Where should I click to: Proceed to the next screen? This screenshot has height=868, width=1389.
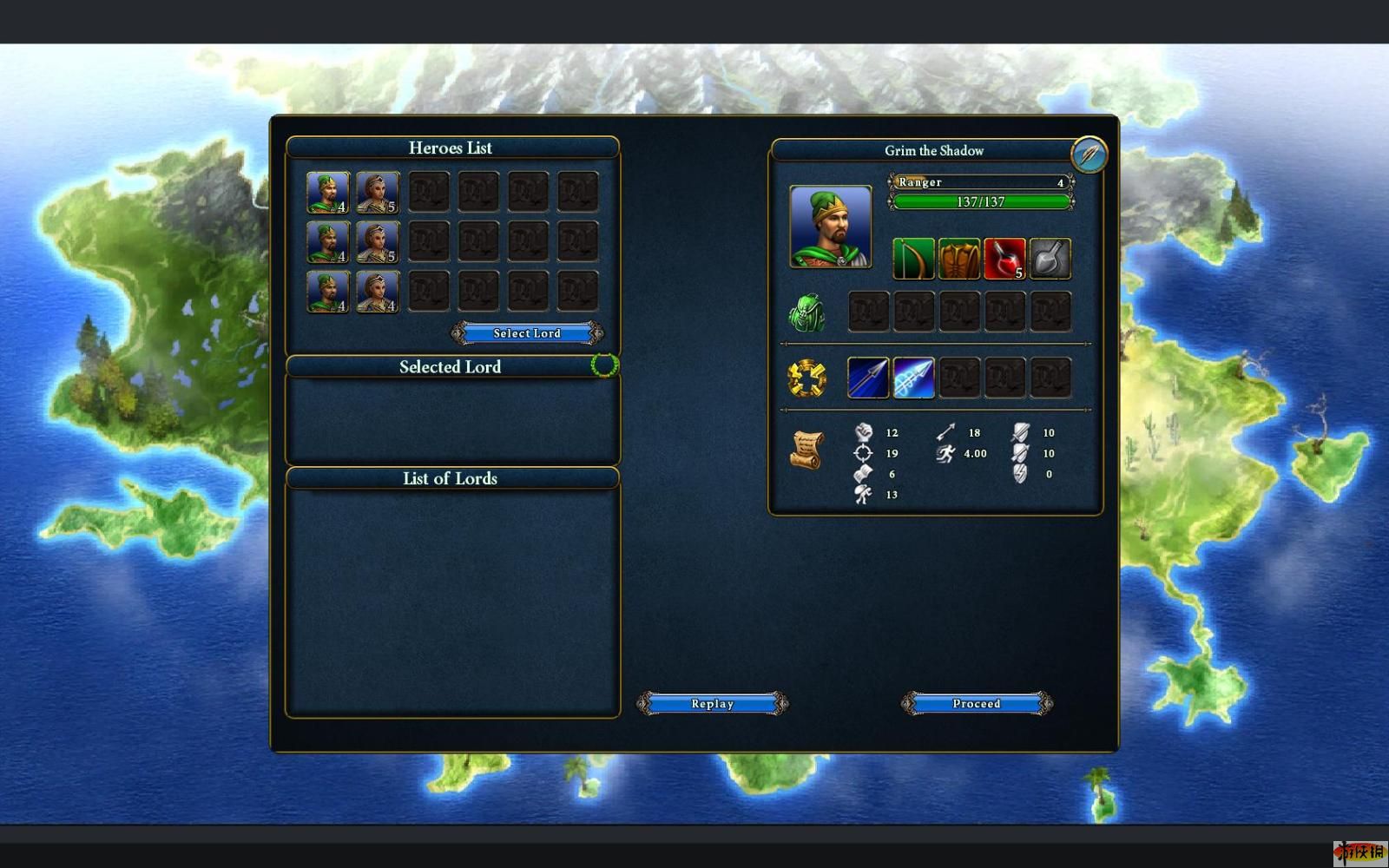(977, 703)
